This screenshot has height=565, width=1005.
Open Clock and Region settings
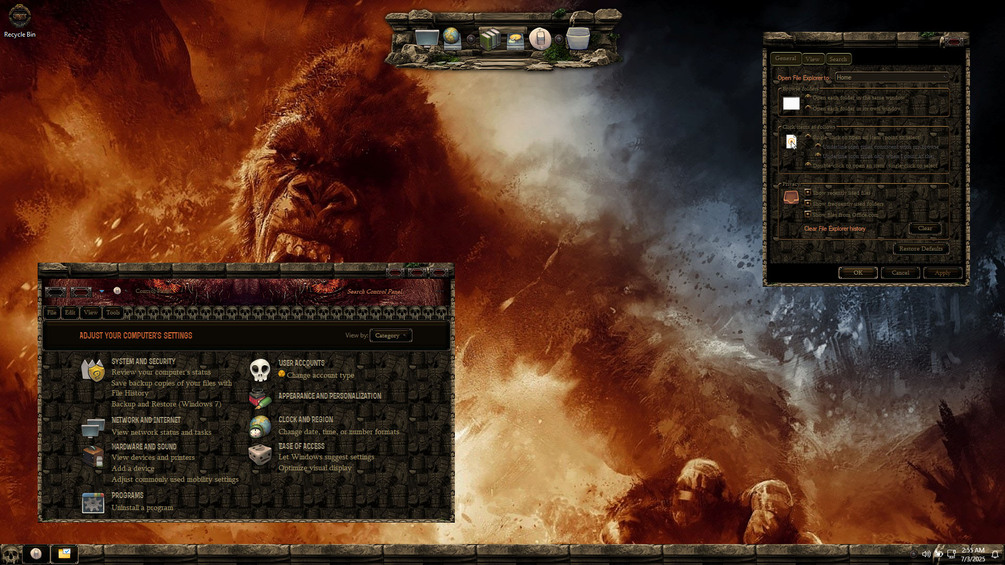305,420
